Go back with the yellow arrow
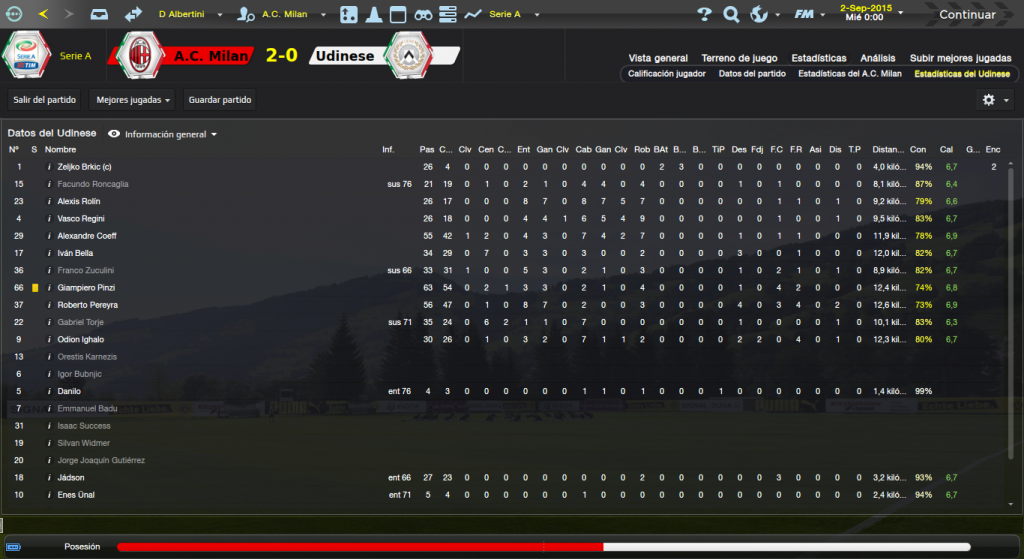 pyautogui.click(x=43, y=15)
